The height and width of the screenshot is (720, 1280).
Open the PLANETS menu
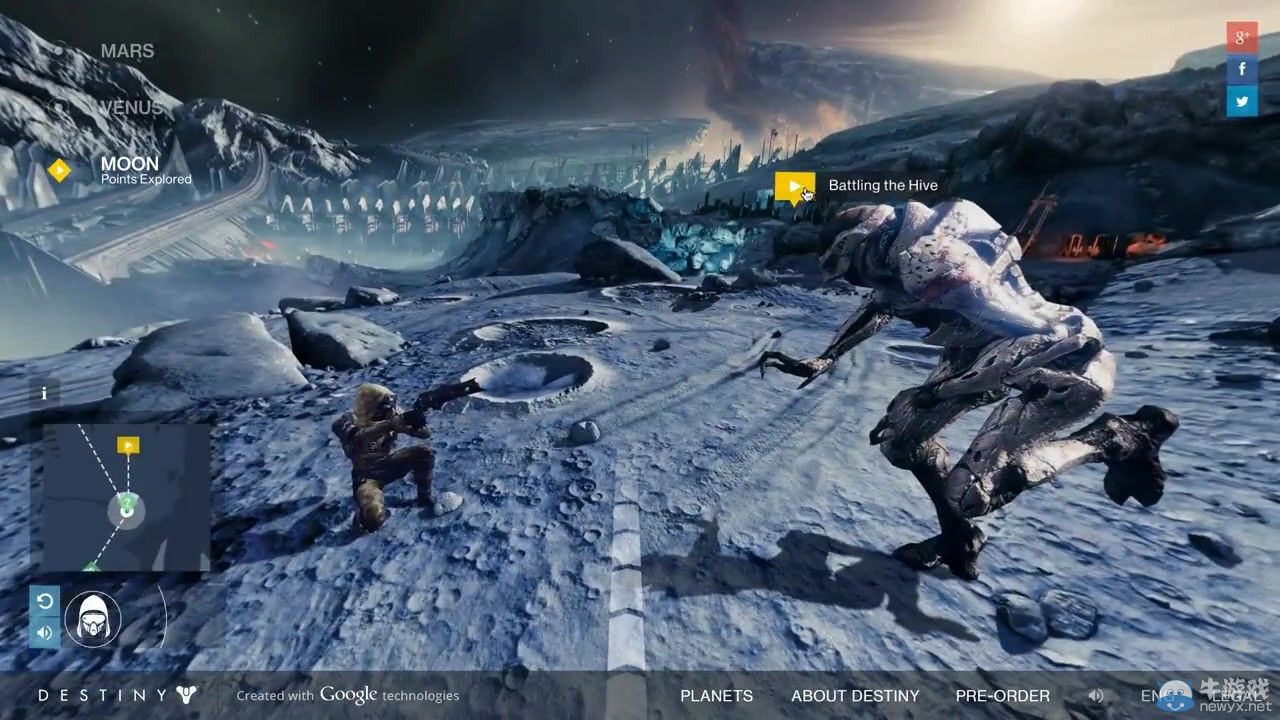[716, 695]
